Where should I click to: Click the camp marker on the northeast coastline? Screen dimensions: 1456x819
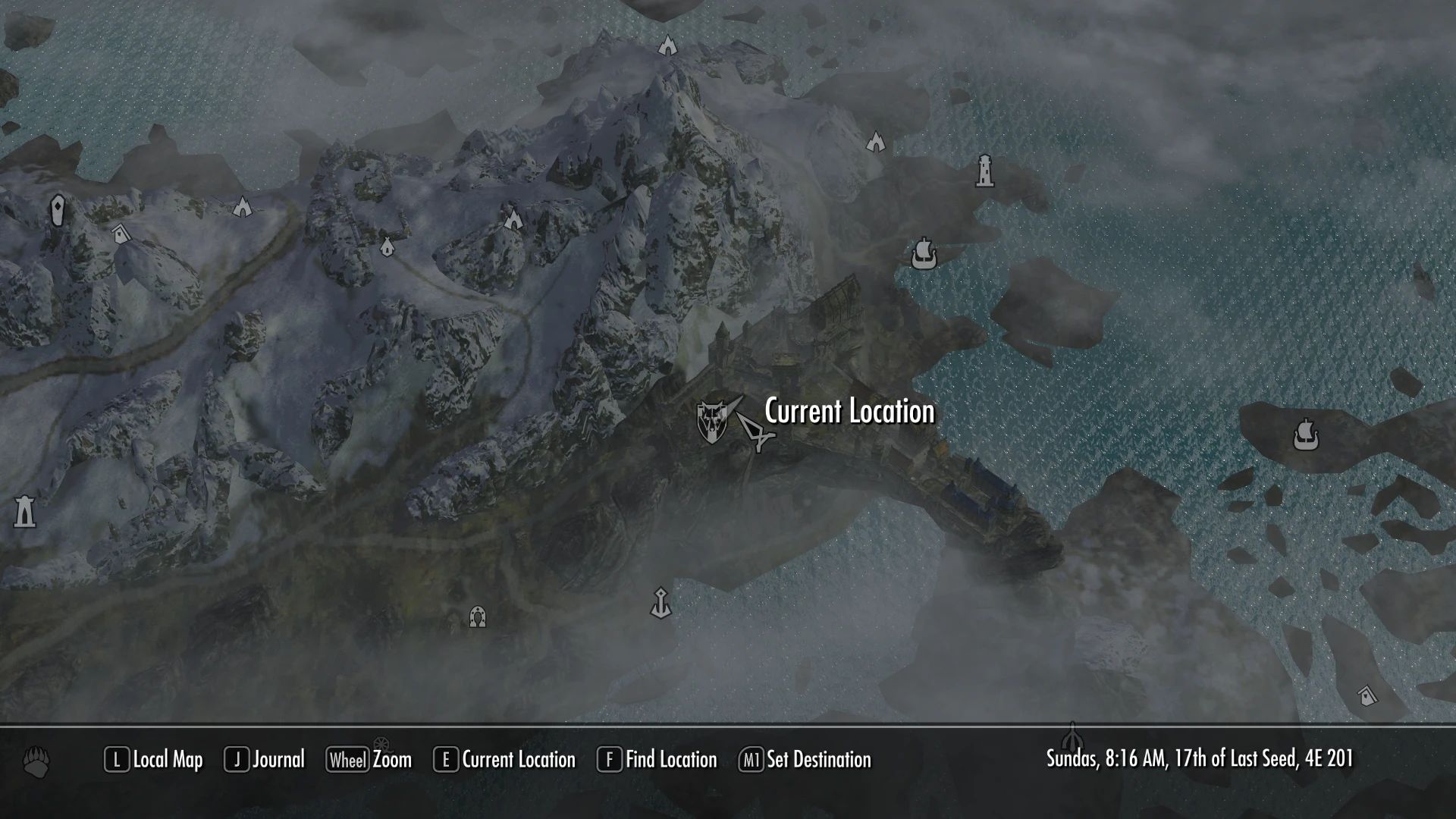[x=876, y=140]
